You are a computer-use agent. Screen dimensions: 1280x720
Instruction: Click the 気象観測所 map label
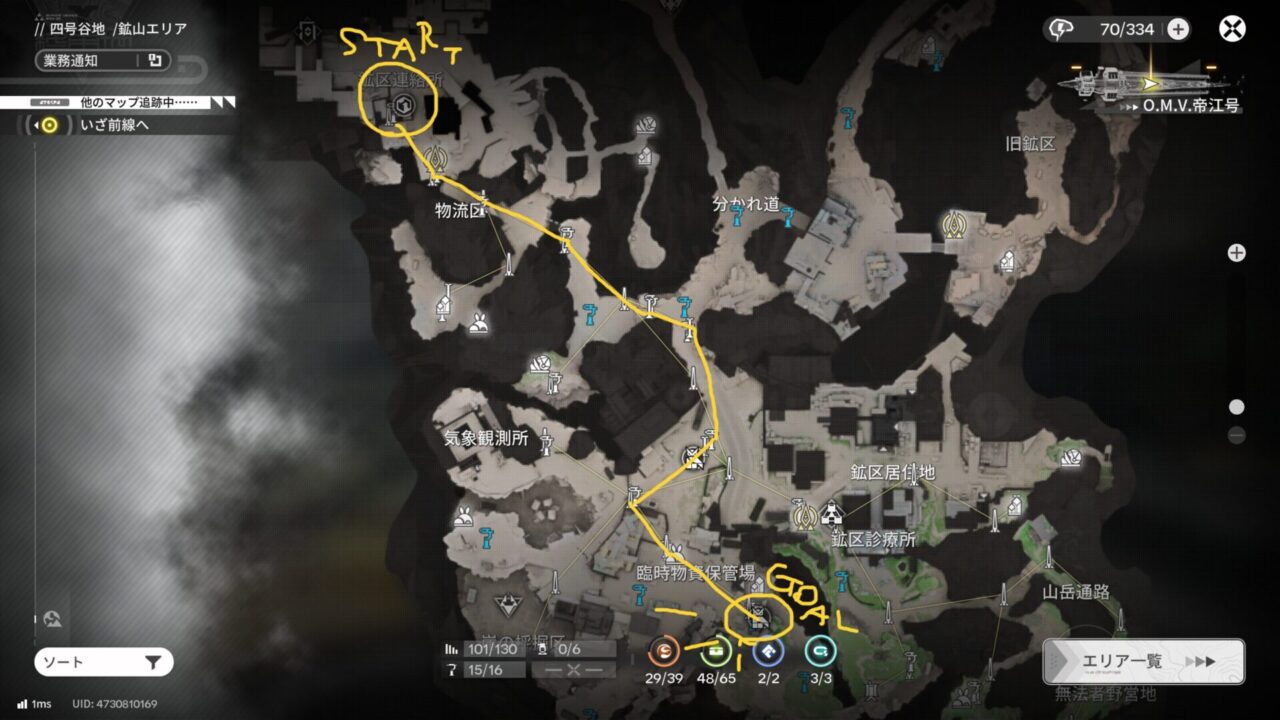486,439
